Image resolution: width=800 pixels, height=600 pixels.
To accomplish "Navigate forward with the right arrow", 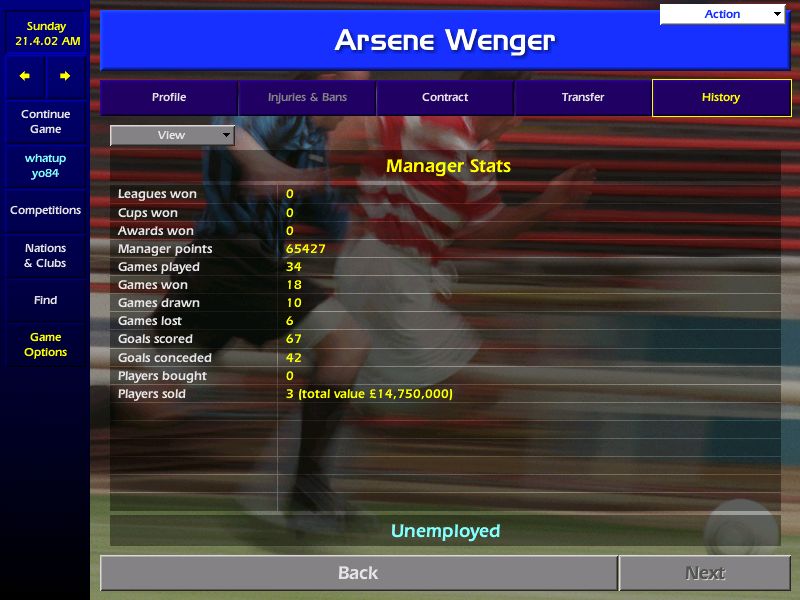I will (65, 76).
